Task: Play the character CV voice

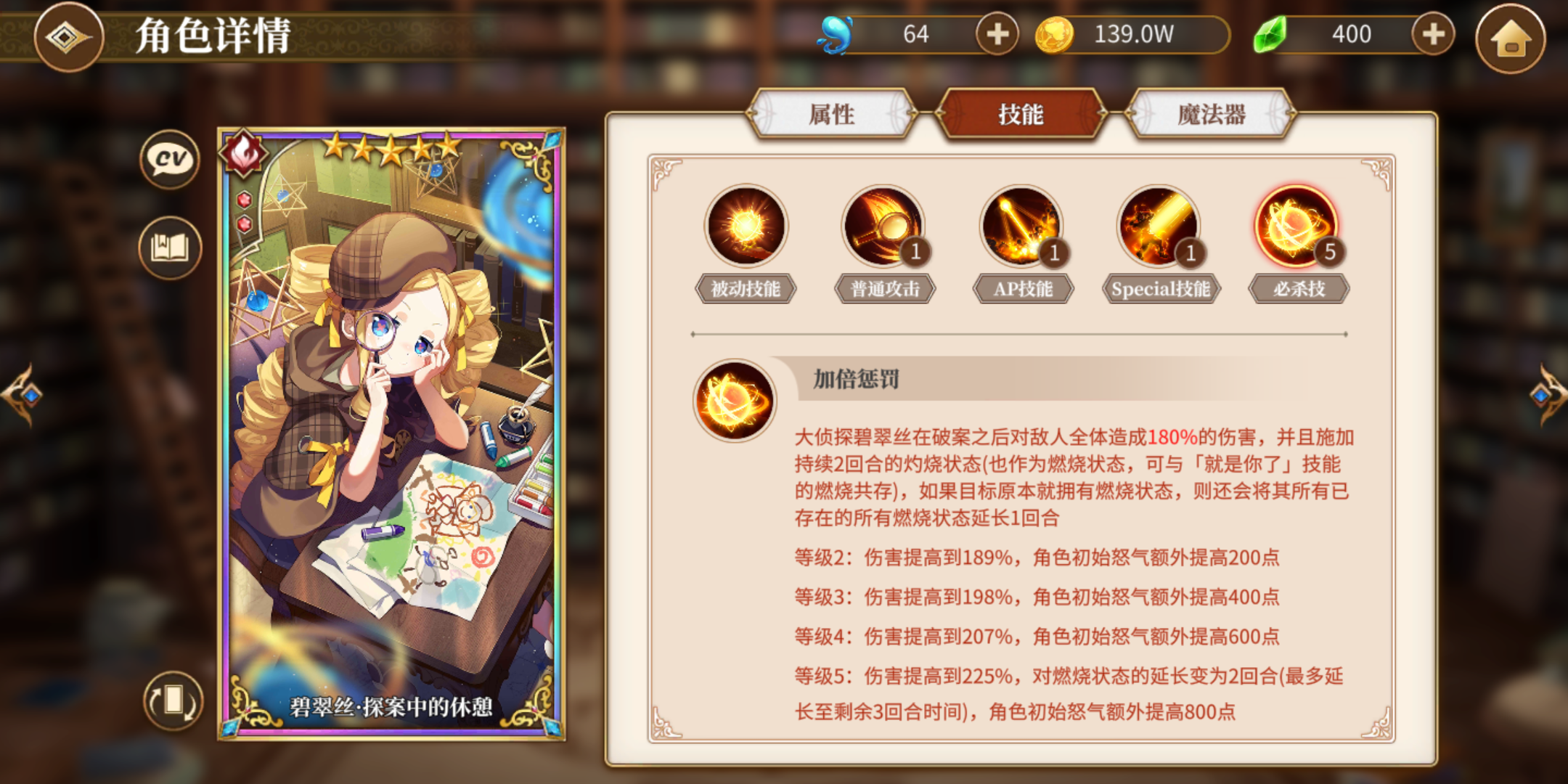Action: tap(168, 161)
